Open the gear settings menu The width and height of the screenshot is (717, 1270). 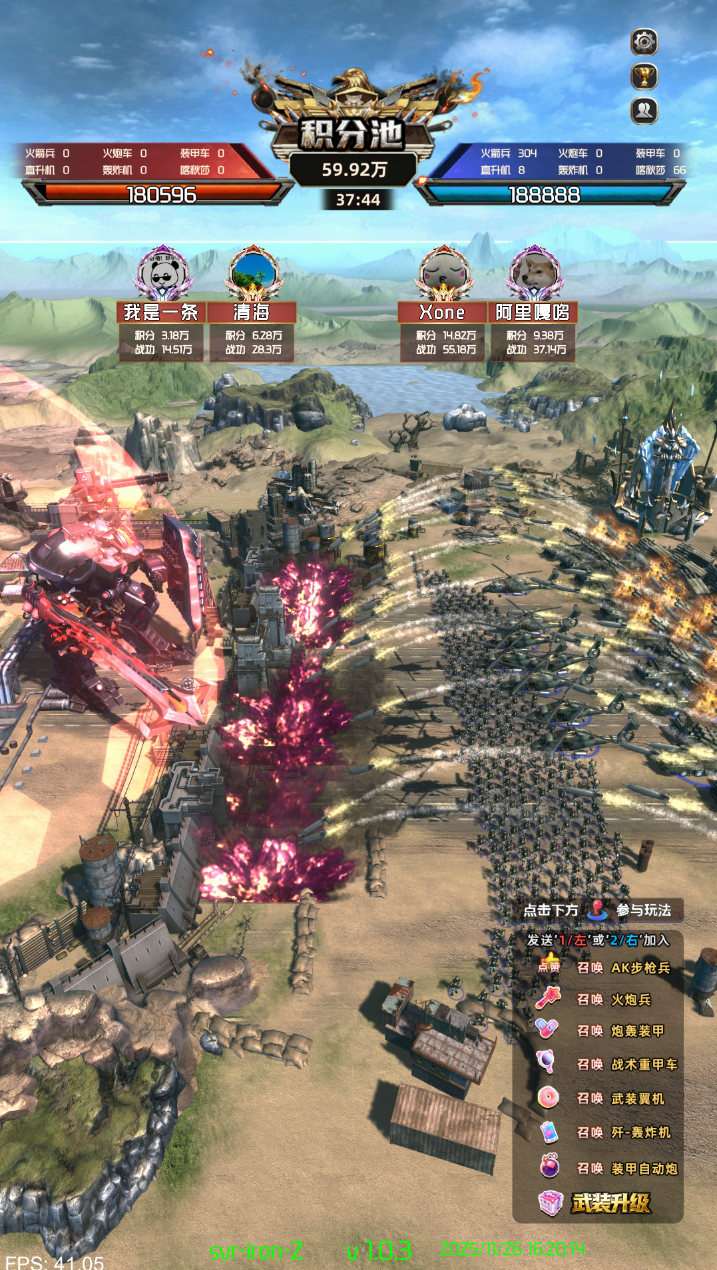click(645, 42)
